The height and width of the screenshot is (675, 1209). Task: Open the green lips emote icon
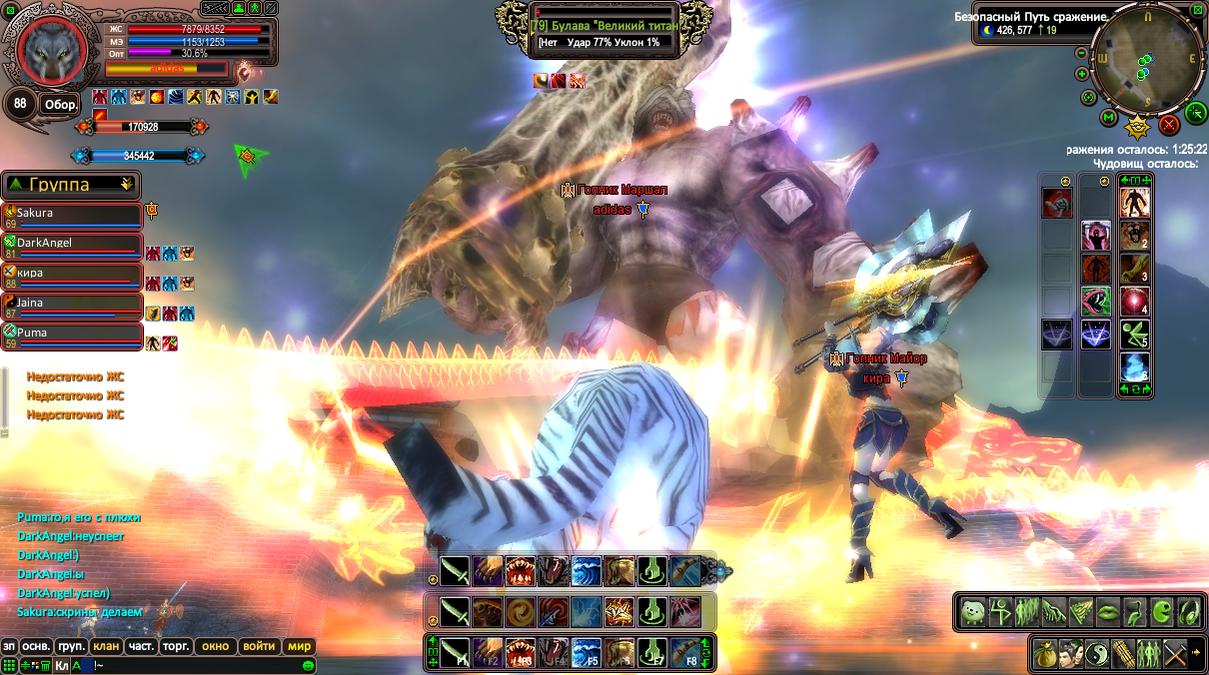point(1108,611)
